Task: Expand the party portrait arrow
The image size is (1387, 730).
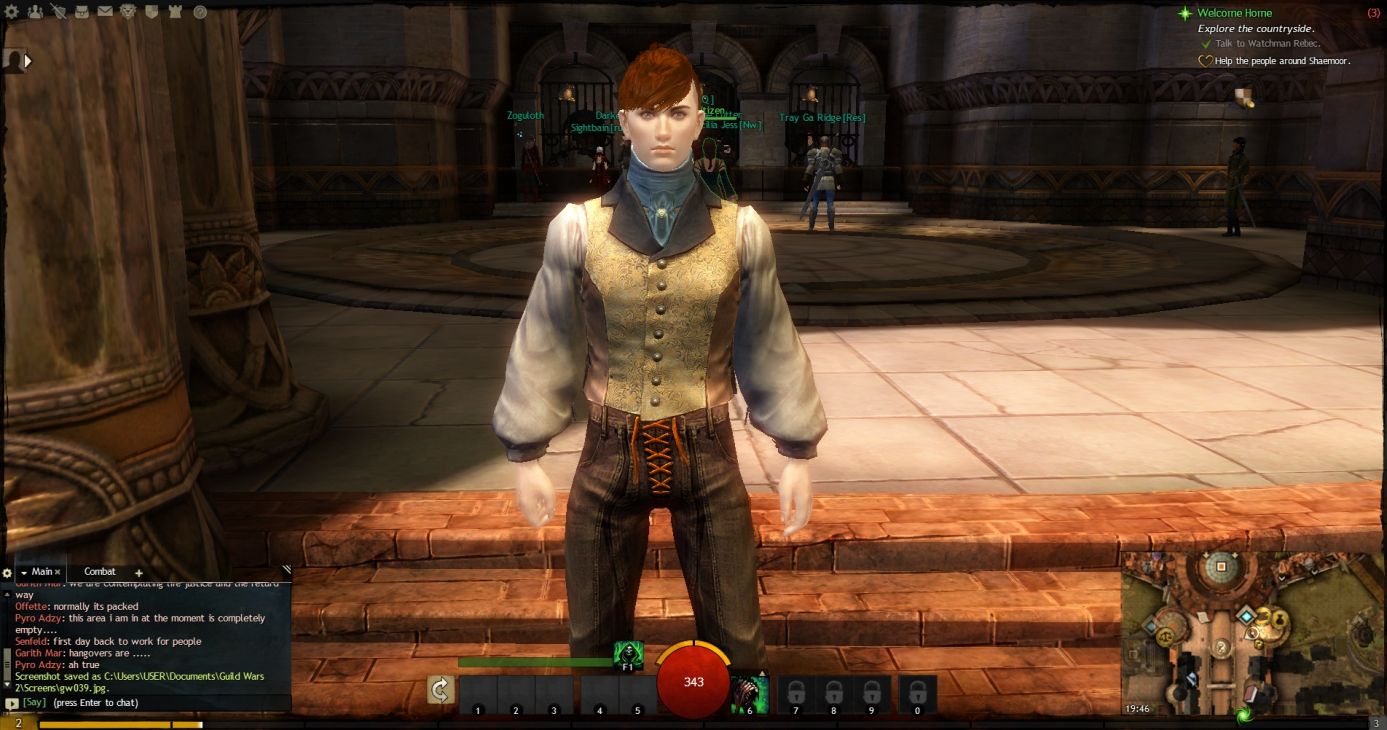Action: point(27,61)
